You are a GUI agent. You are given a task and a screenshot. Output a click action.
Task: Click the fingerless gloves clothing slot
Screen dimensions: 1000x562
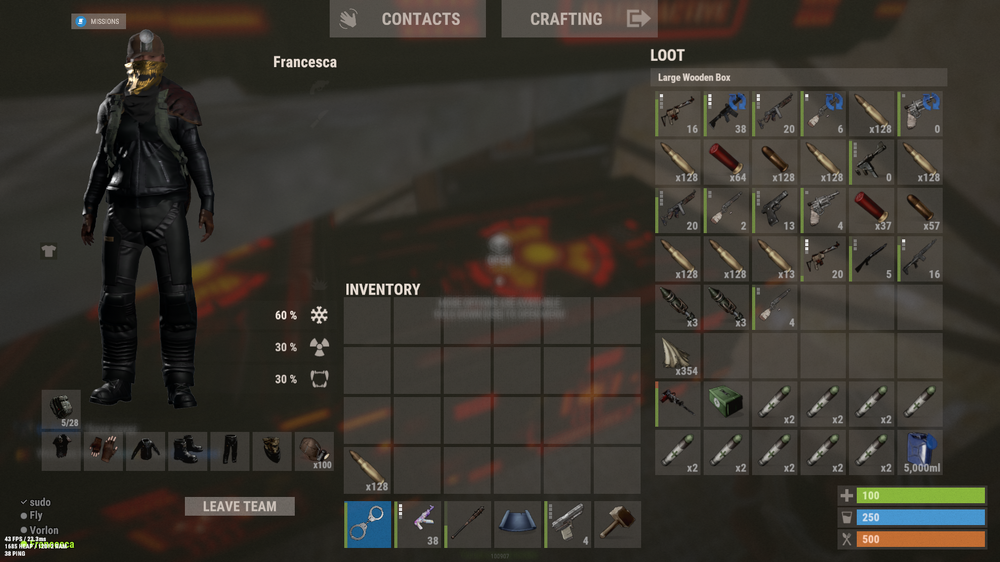[101, 451]
